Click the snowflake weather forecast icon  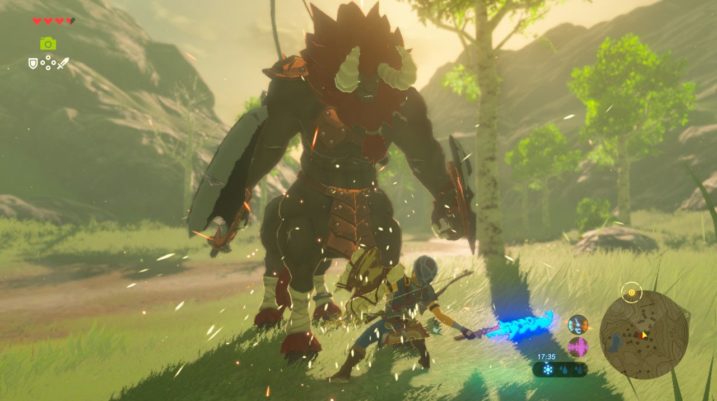(548, 369)
